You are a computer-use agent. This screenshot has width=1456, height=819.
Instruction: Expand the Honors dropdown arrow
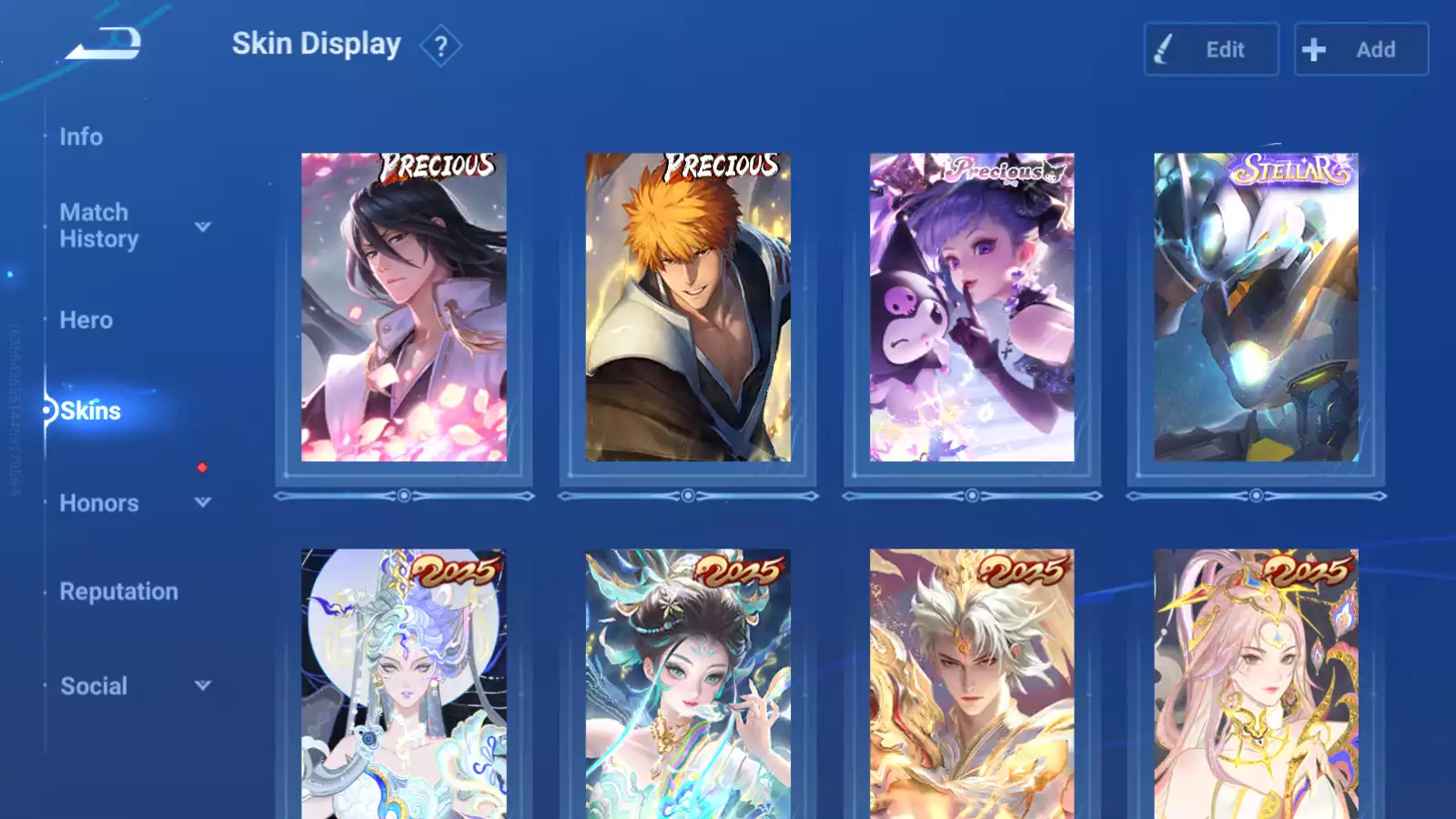203,502
